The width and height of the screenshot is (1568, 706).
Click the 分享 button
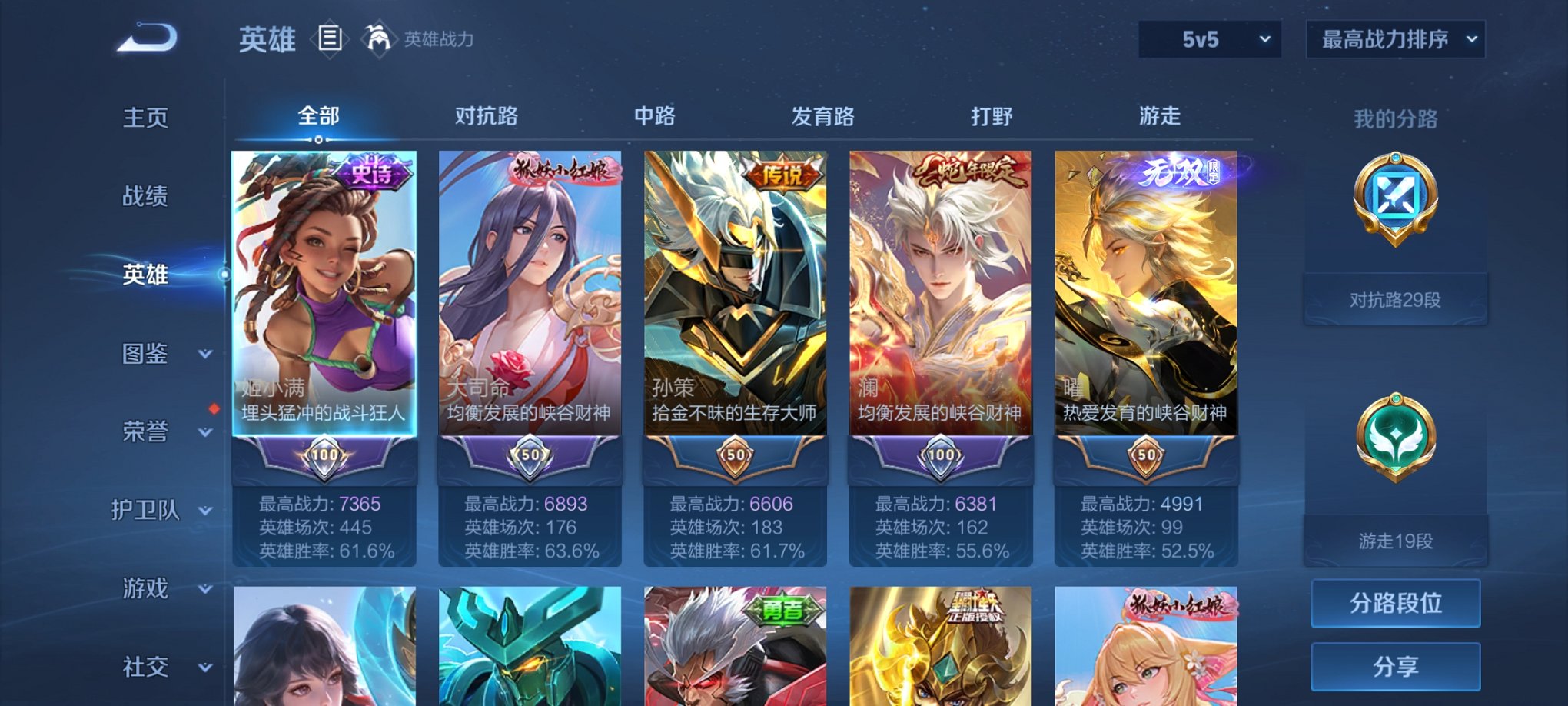(x=1395, y=668)
